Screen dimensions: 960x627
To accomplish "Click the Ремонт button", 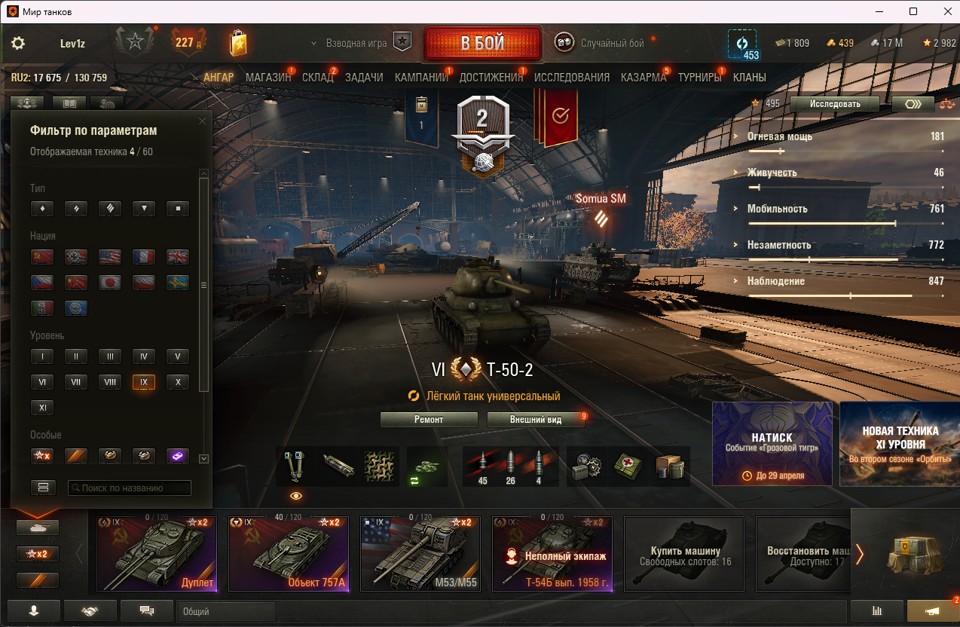I will [429, 419].
